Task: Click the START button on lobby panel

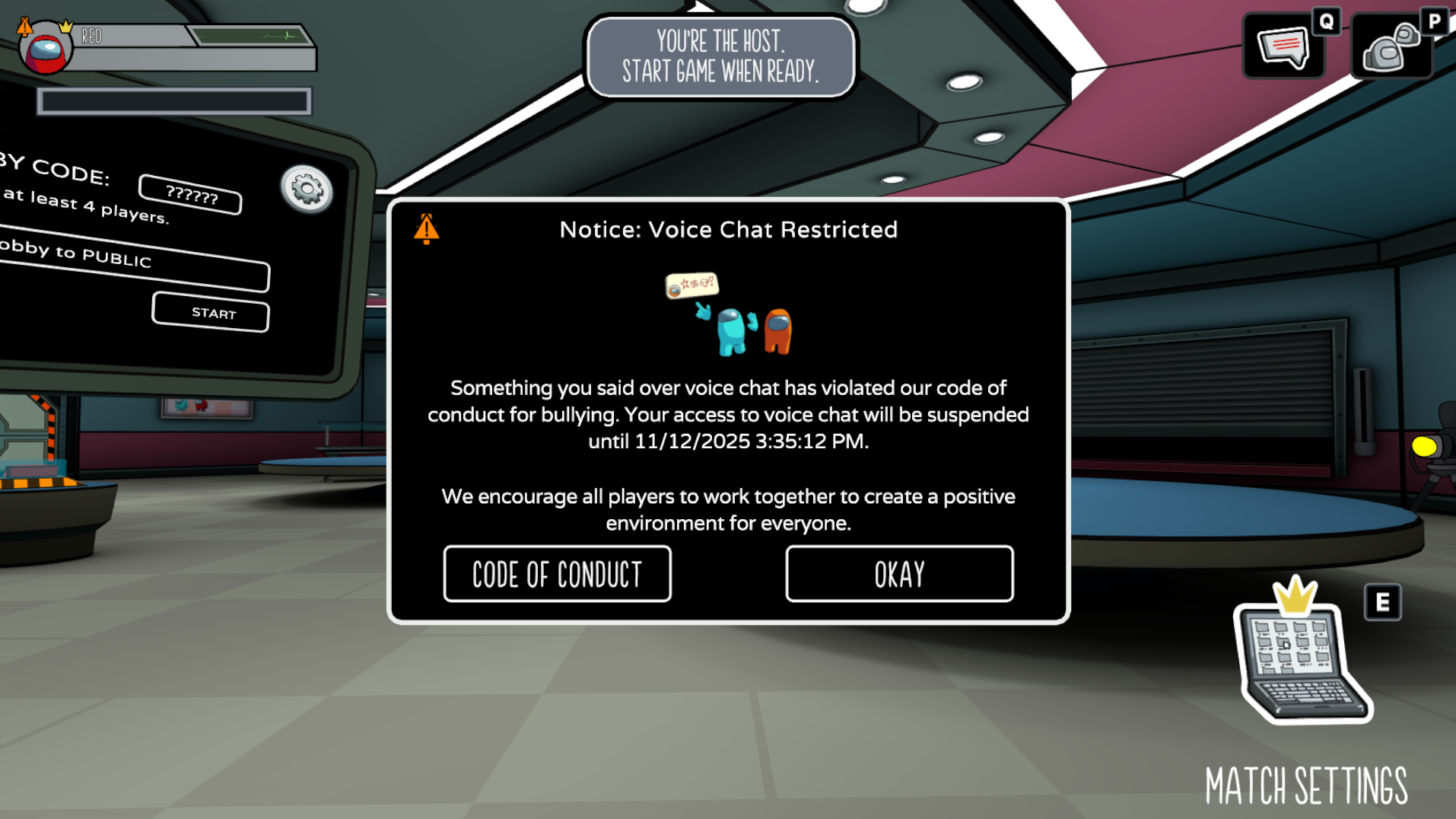Action: [x=211, y=312]
